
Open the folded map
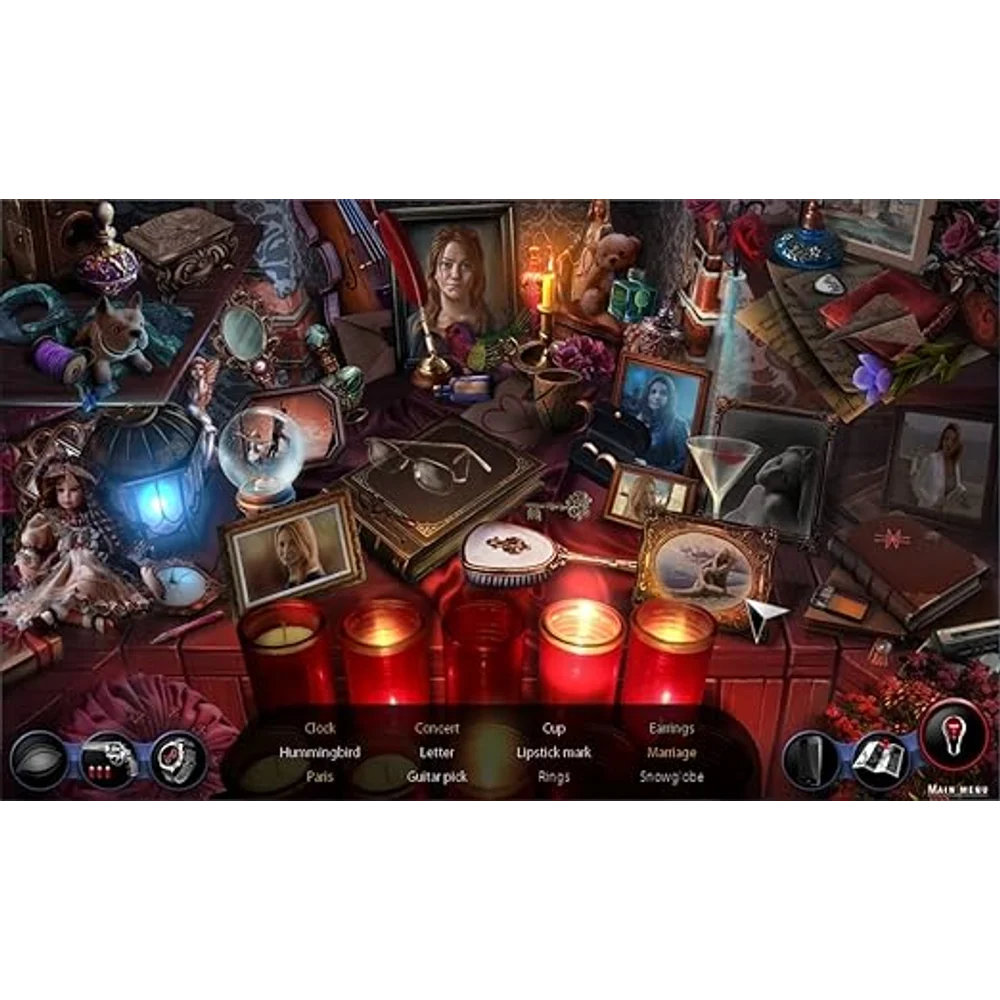coord(878,759)
